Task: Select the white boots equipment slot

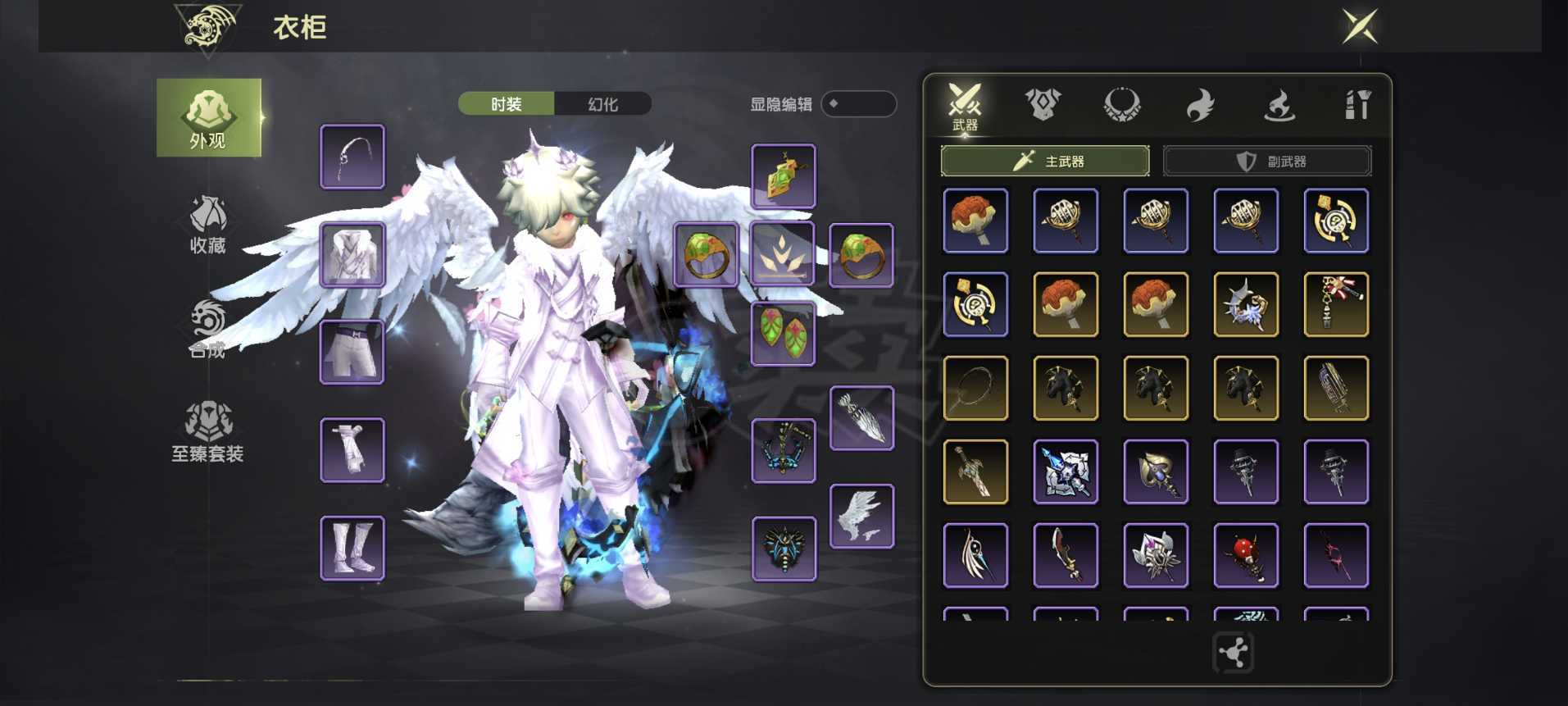Action: [352, 549]
